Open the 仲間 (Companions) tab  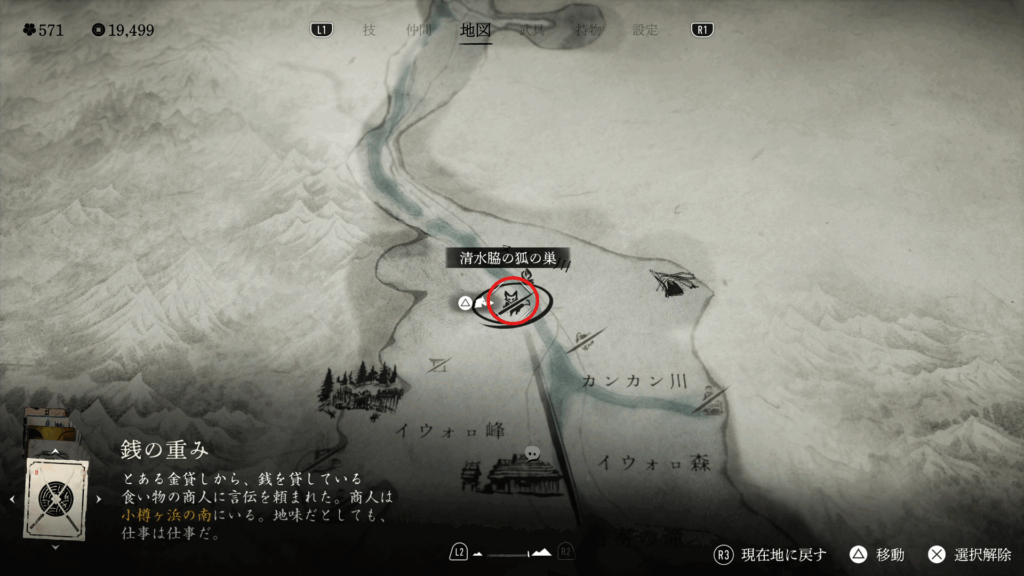point(420,30)
